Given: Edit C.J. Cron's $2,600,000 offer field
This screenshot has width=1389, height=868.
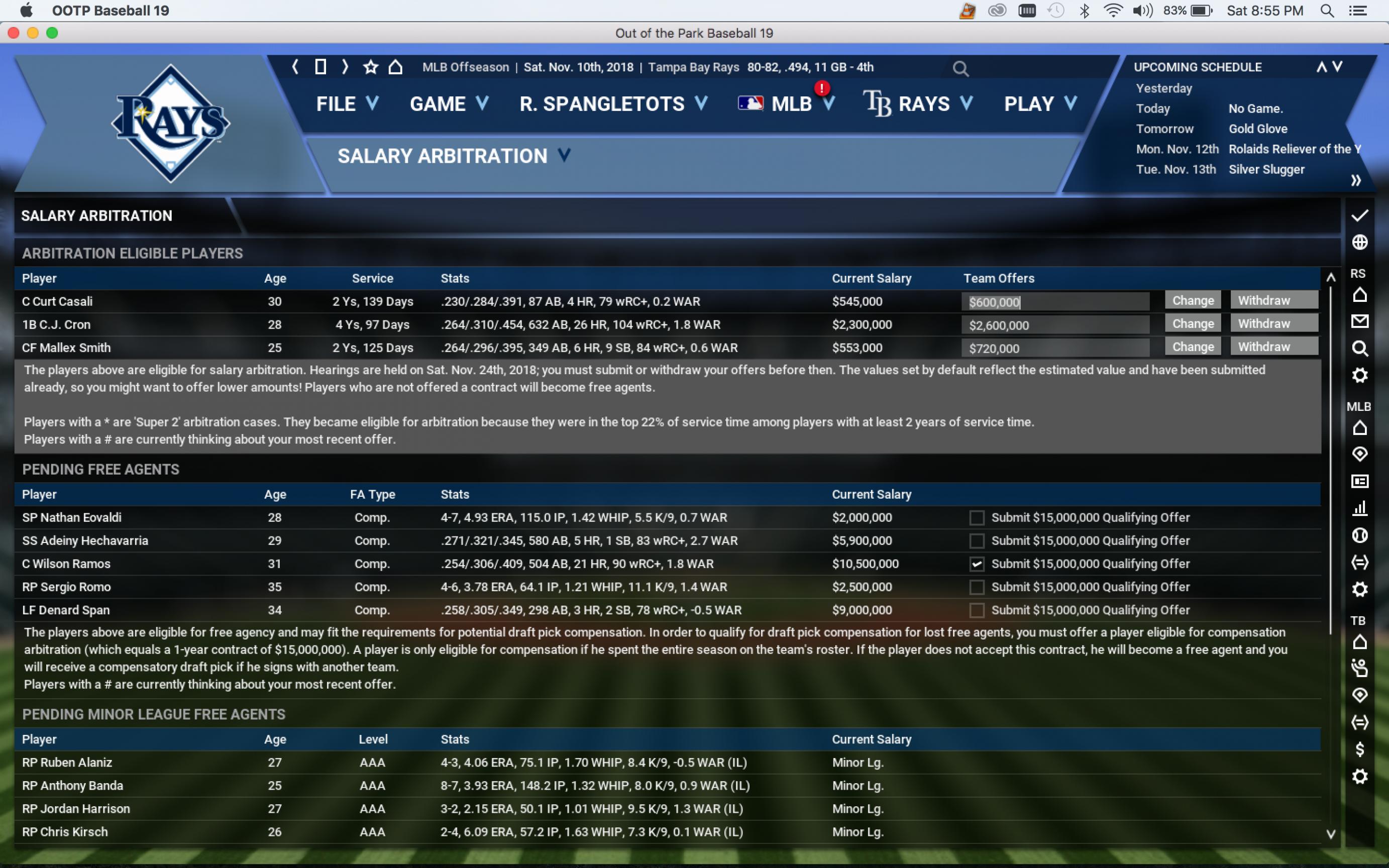Looking at the screenshot, I should 1055,325.
